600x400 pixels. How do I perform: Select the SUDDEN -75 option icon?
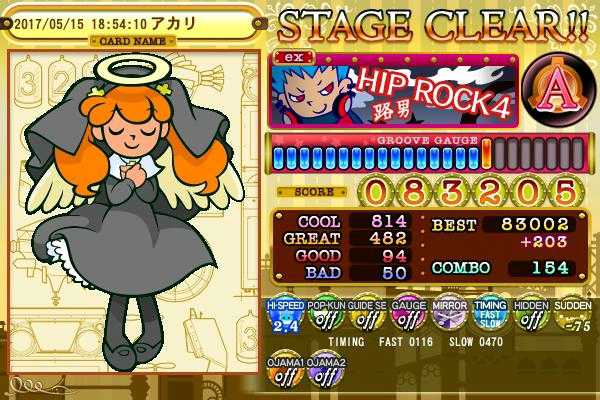(569, 319)
